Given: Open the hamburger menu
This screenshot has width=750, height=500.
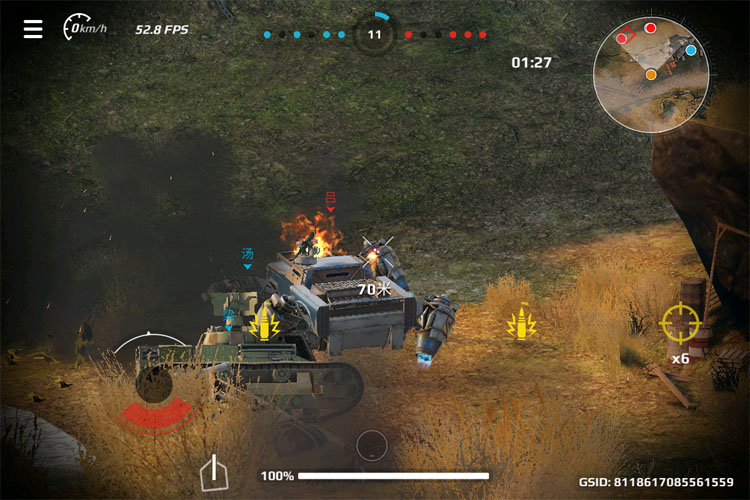Looking at the screenshot, I should click(x=34, y=28).
